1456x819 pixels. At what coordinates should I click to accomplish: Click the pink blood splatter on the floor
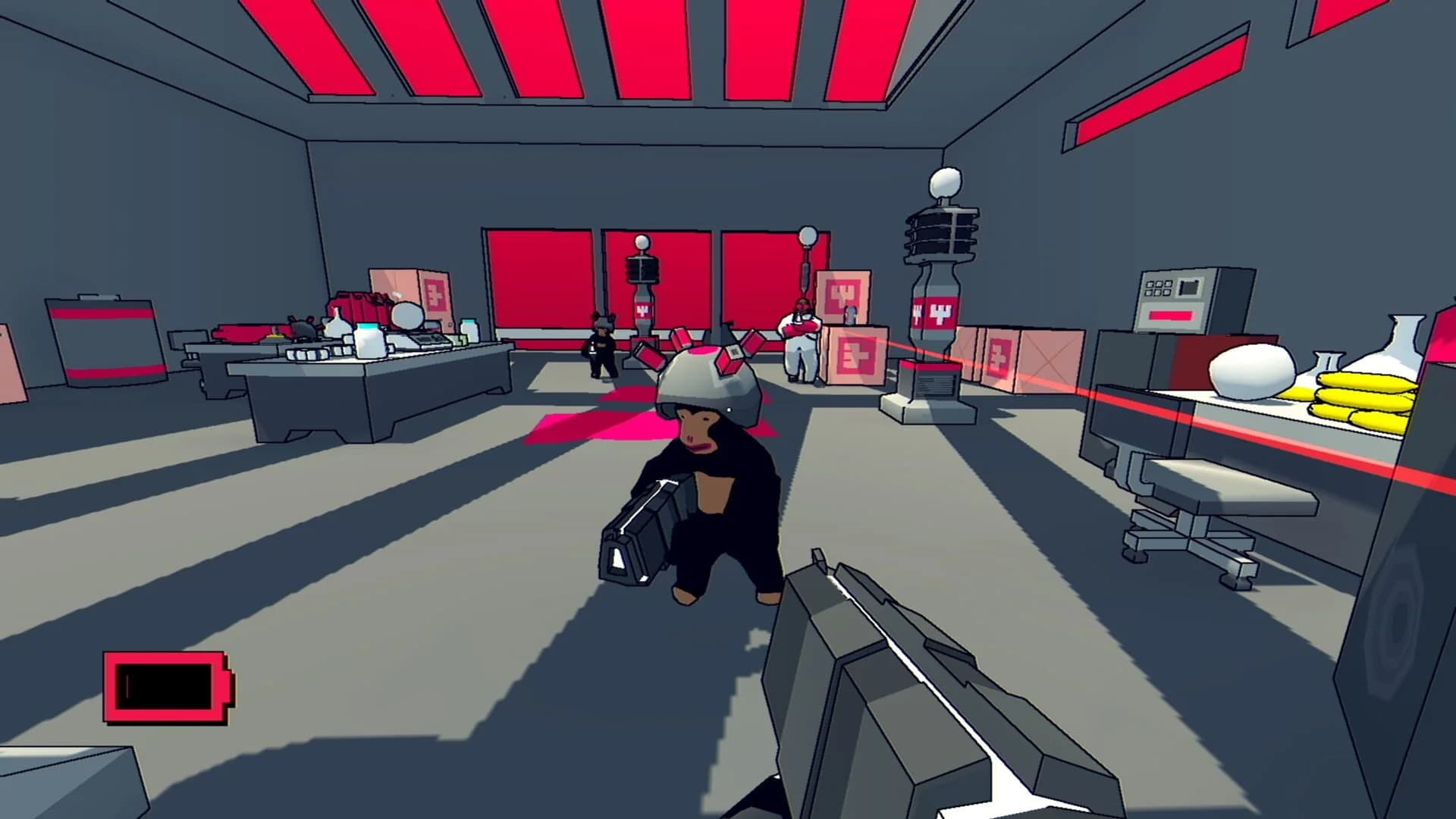click(x=591, y=425)
